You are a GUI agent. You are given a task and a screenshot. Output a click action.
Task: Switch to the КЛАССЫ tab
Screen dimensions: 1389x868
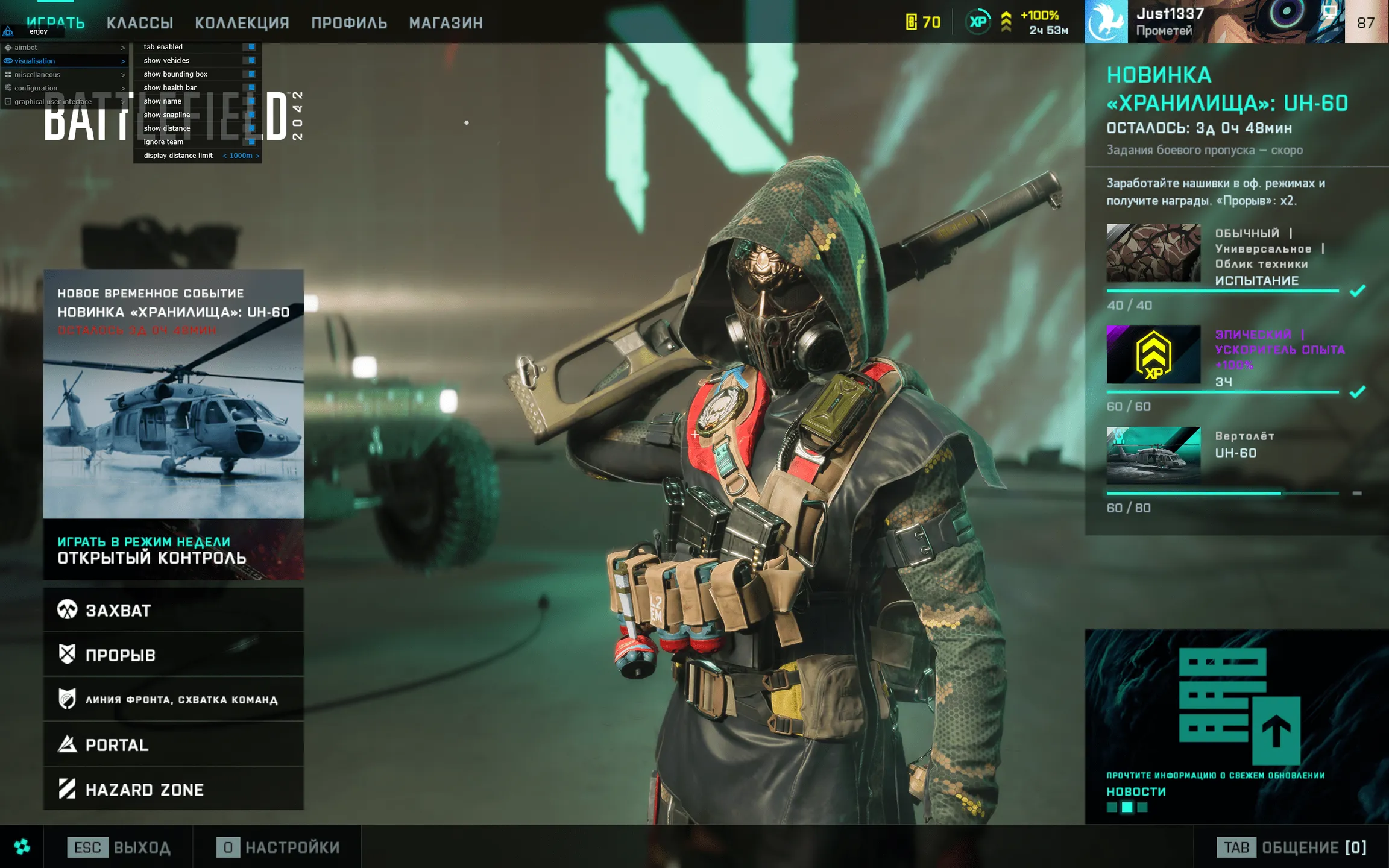[140, 23]
